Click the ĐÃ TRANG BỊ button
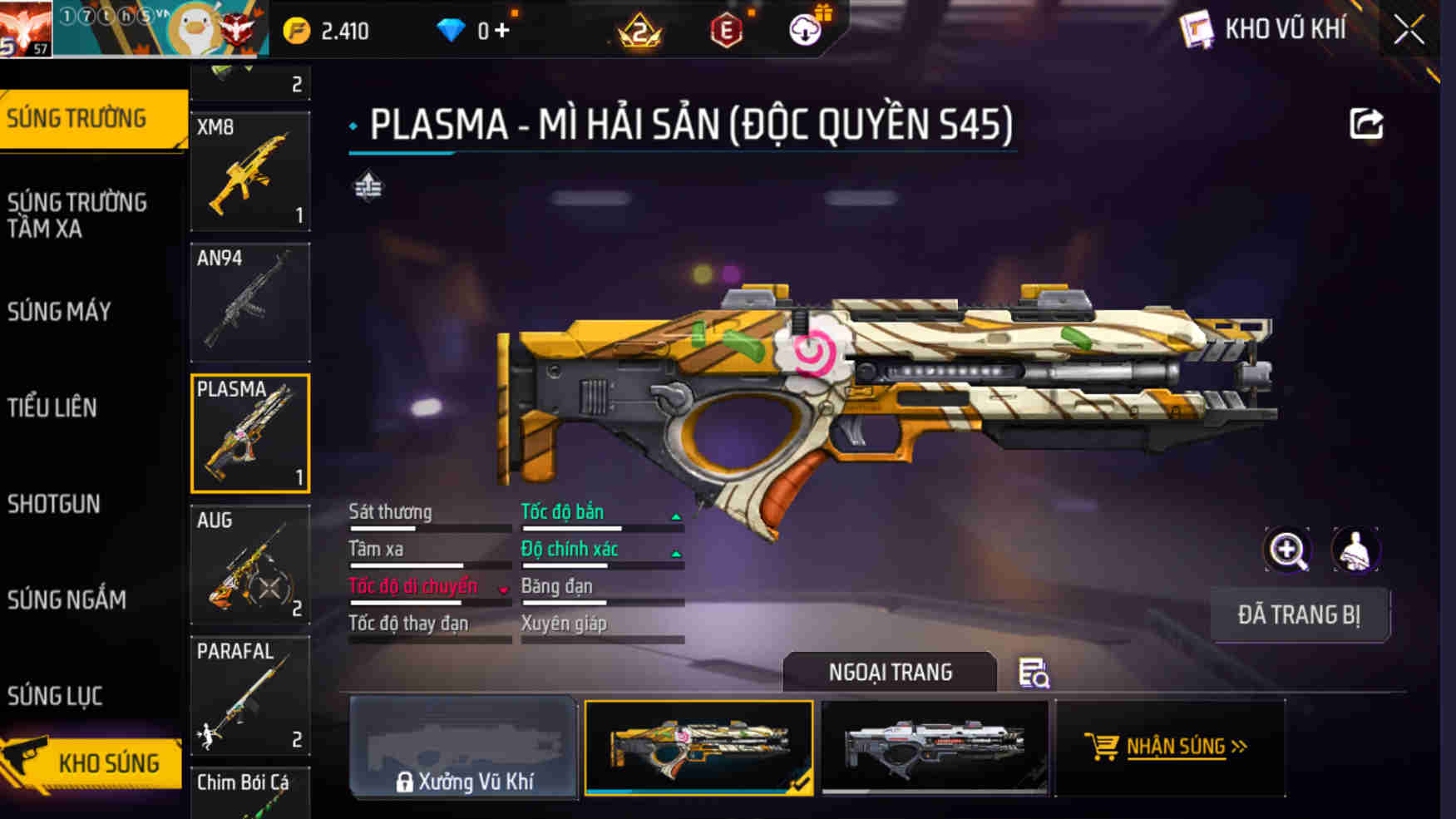1456x819 pixels. click(x=1299, y=615)
